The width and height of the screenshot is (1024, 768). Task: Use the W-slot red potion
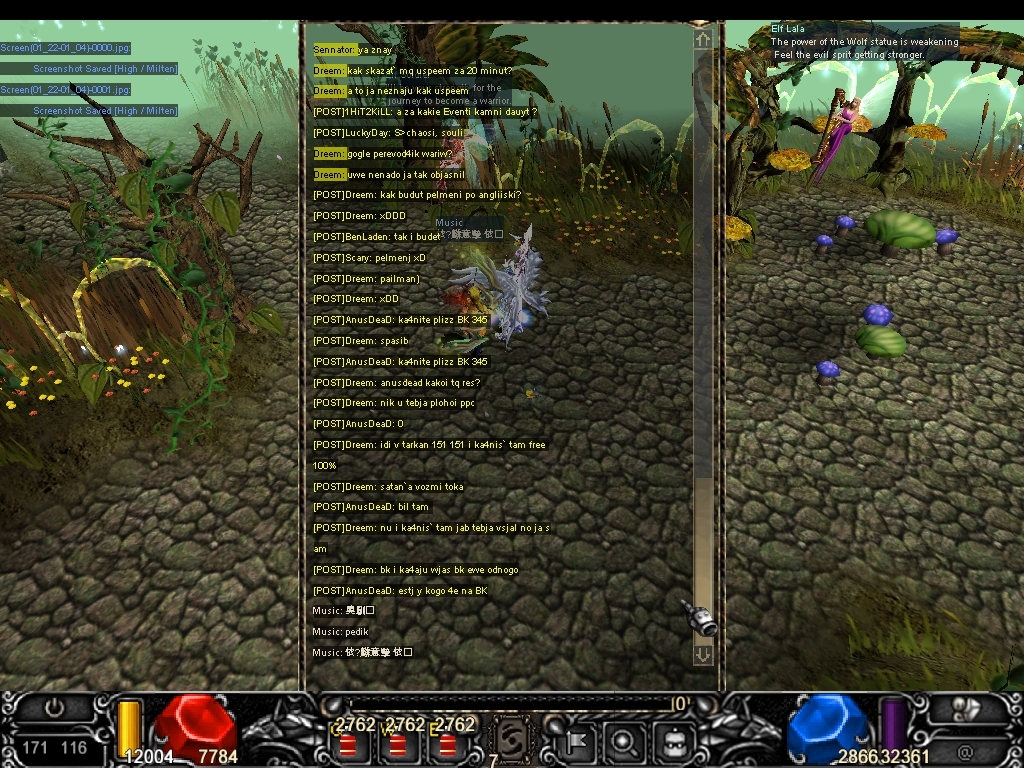point(398,745)
